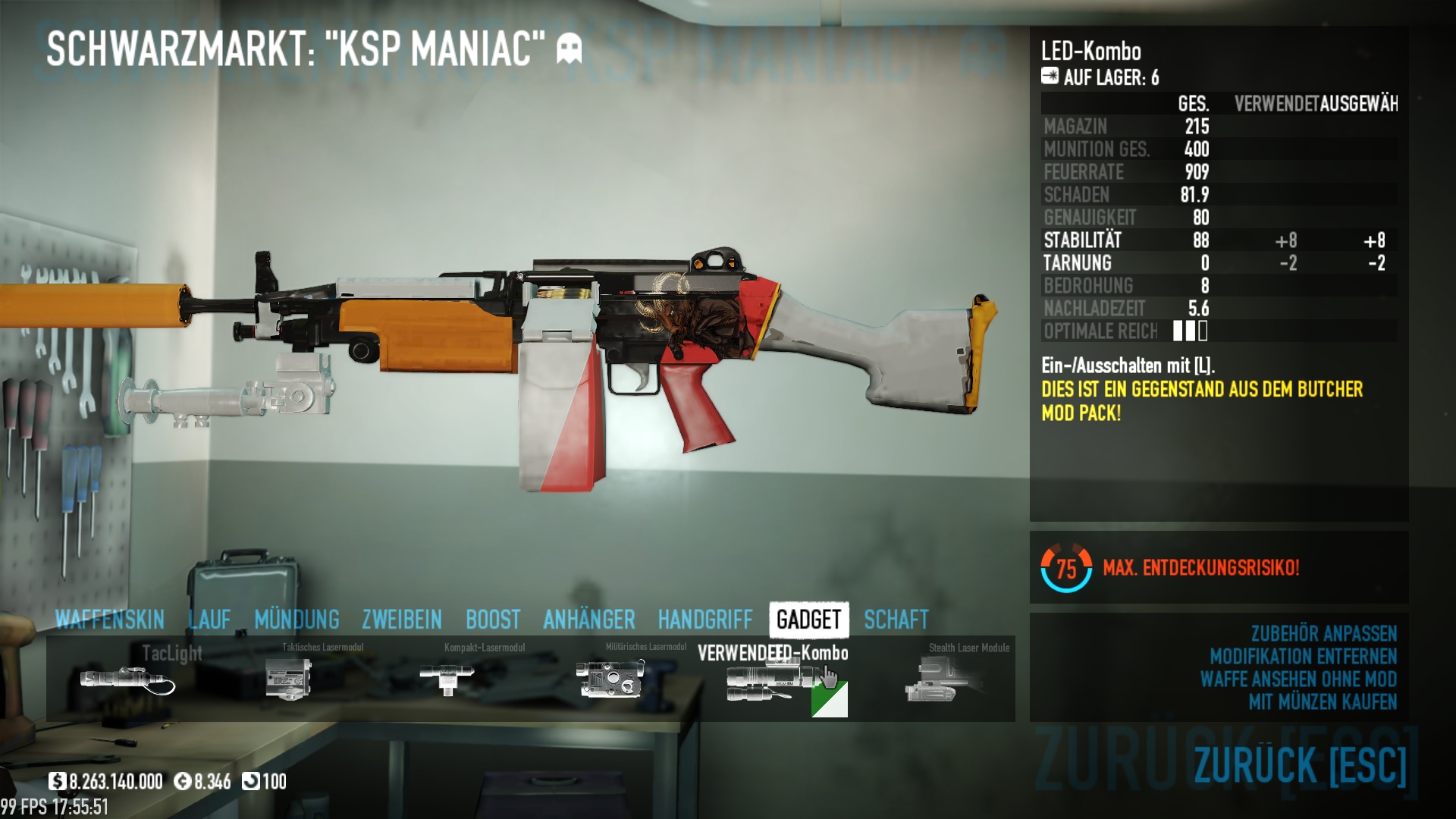Choose Mit Münzen kaufen
The image size is (1456, 819).
(x=1323, y=702)
